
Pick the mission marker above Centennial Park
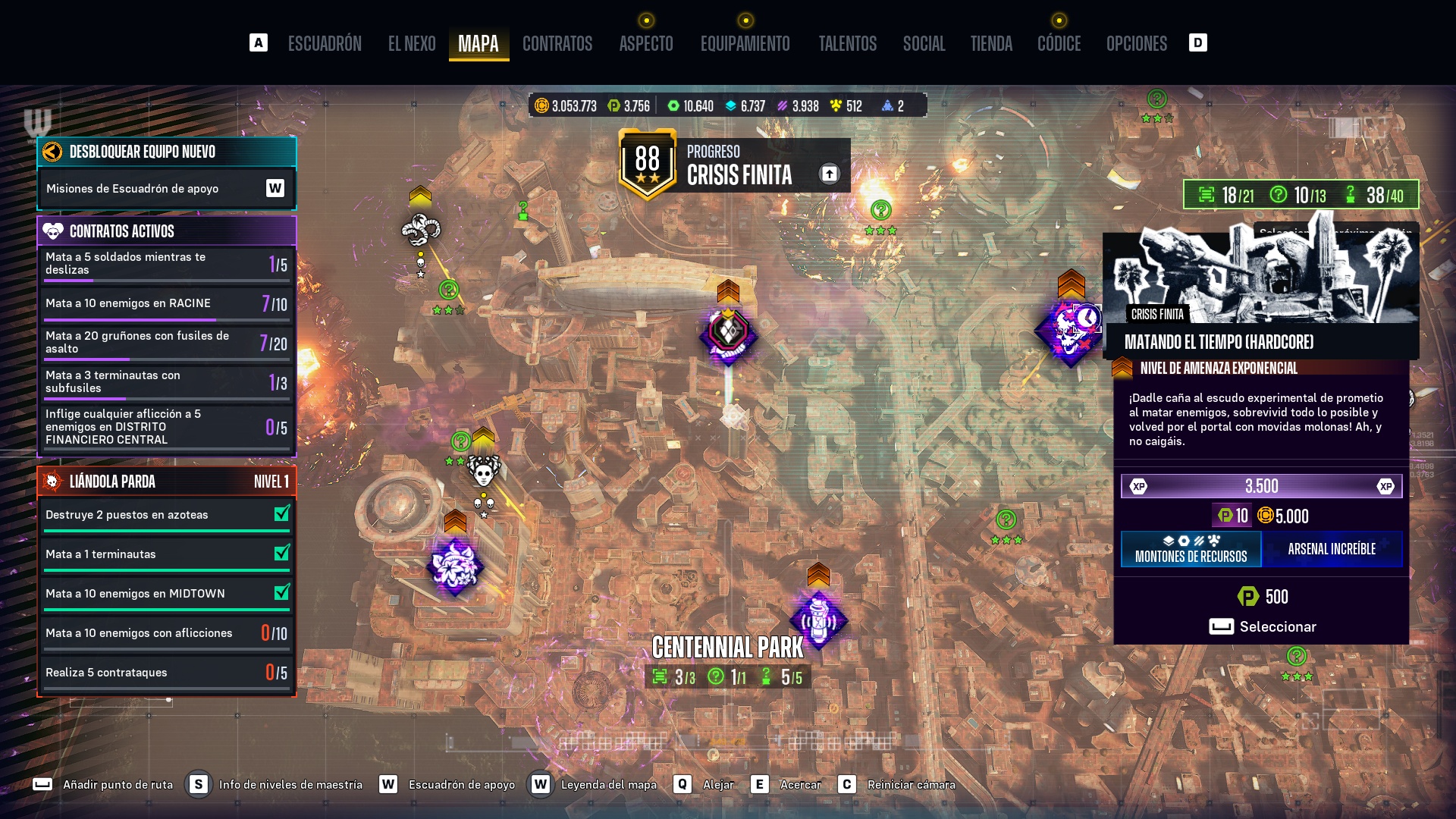[818, 620]
